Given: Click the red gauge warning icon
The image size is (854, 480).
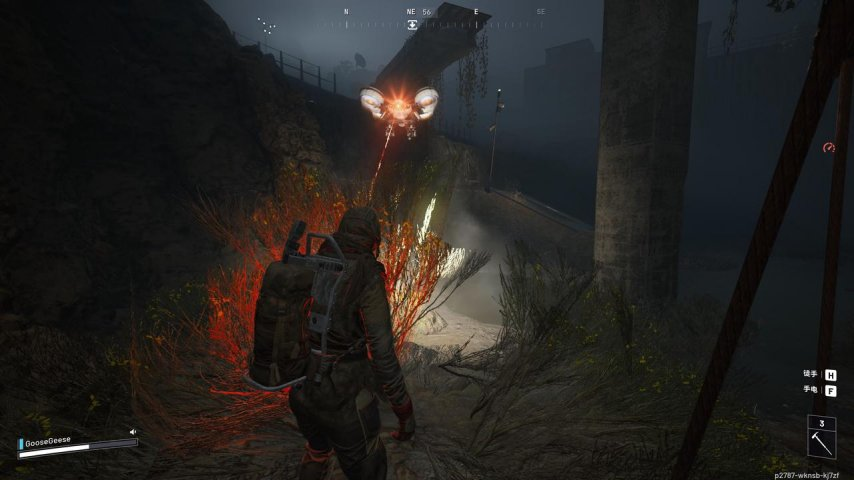Looking at the screenshot, I should tap(828, 148).
